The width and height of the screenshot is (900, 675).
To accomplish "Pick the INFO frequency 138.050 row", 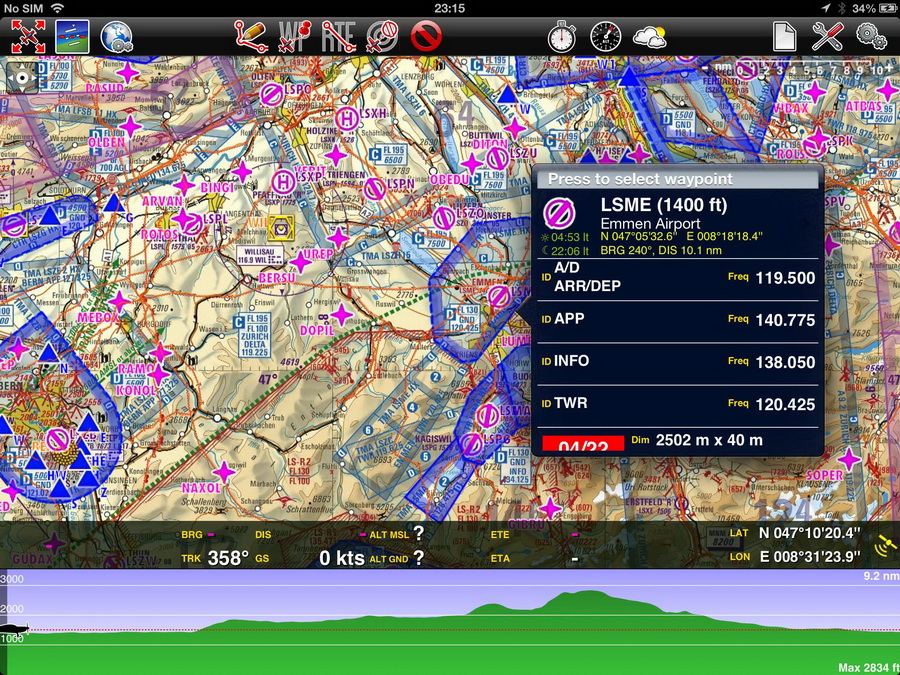I will tap(677, 362).
